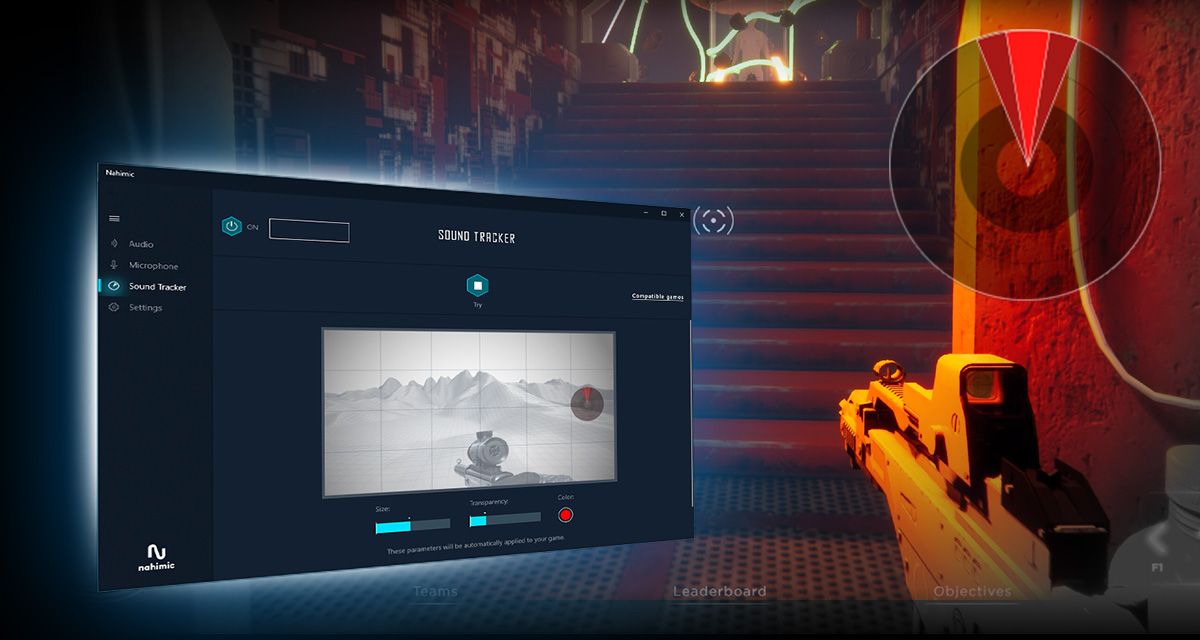
Task: Go to the Microphone section
Action: [152, 266]
